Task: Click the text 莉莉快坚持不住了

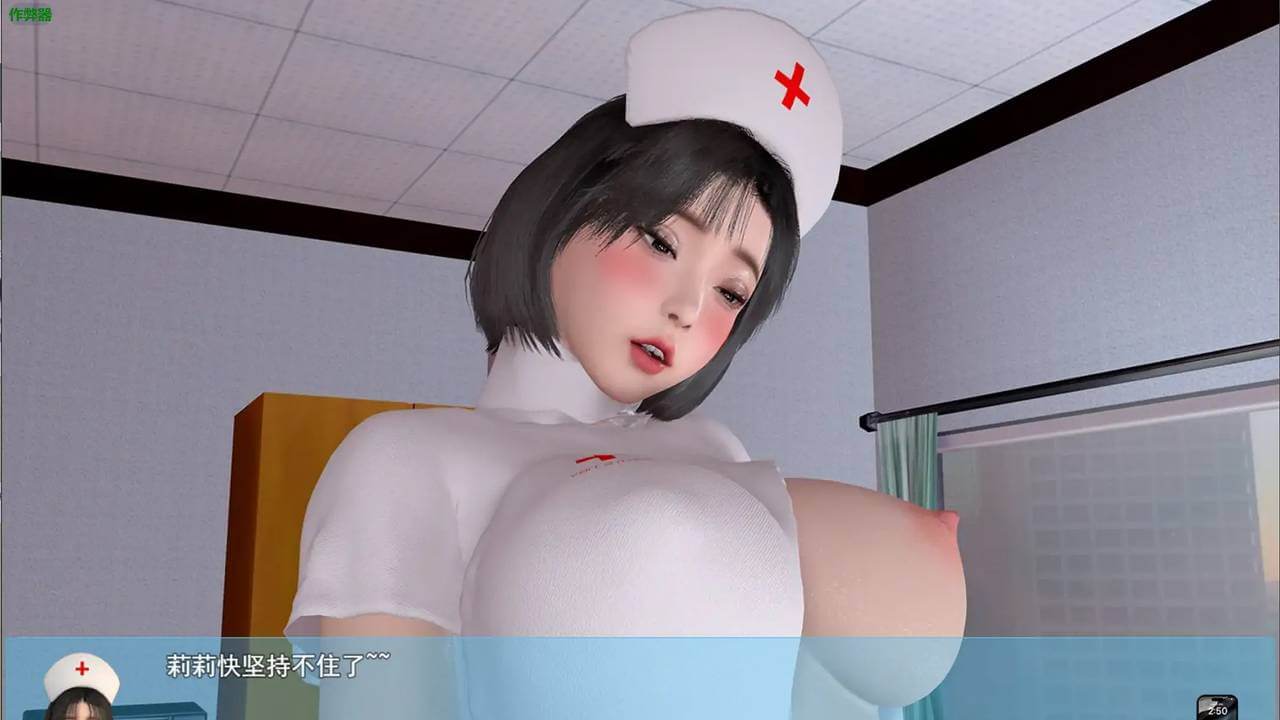Action: (x=270, y=662)
